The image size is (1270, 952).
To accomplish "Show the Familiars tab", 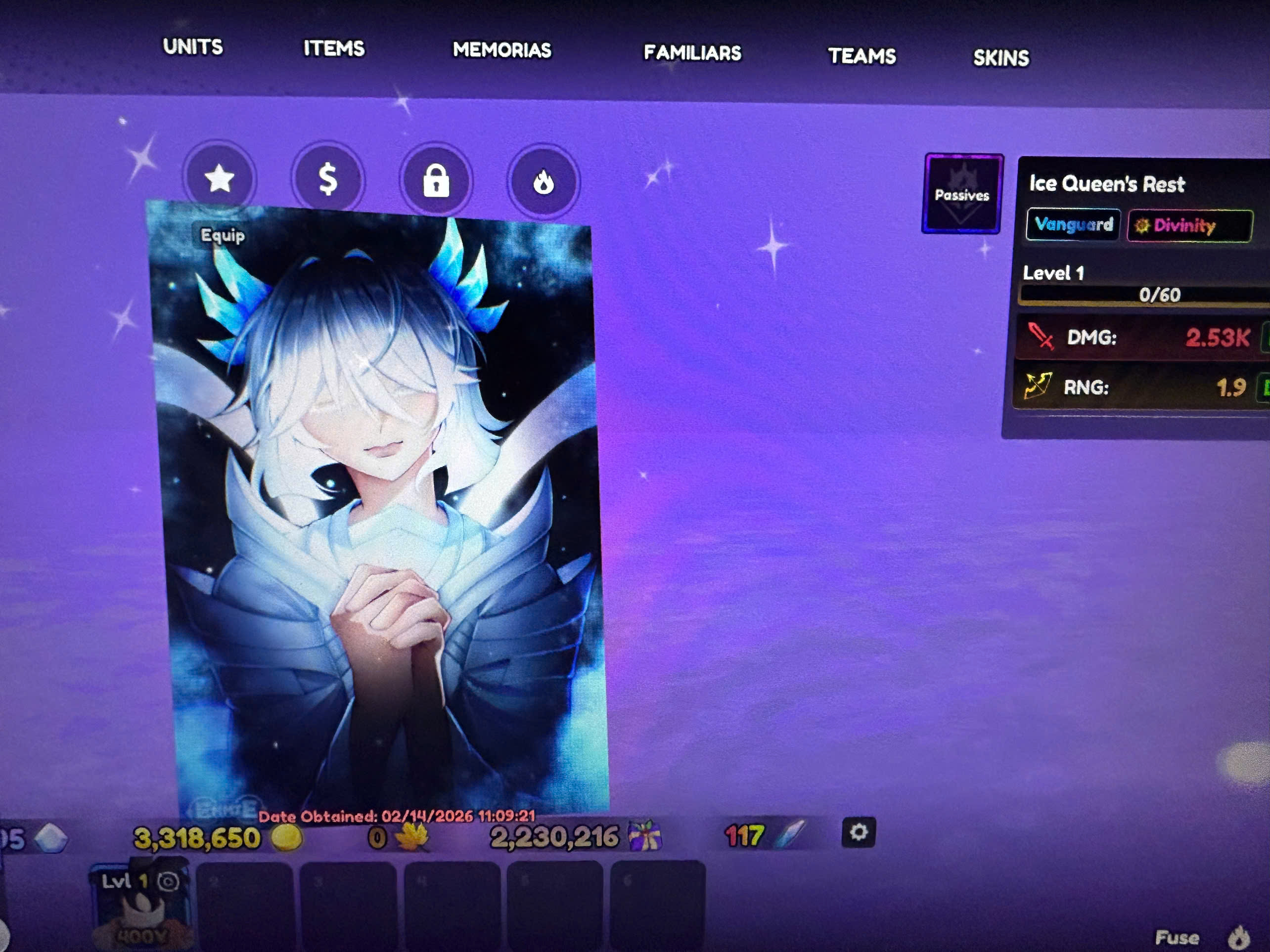I will click(692, 53).
